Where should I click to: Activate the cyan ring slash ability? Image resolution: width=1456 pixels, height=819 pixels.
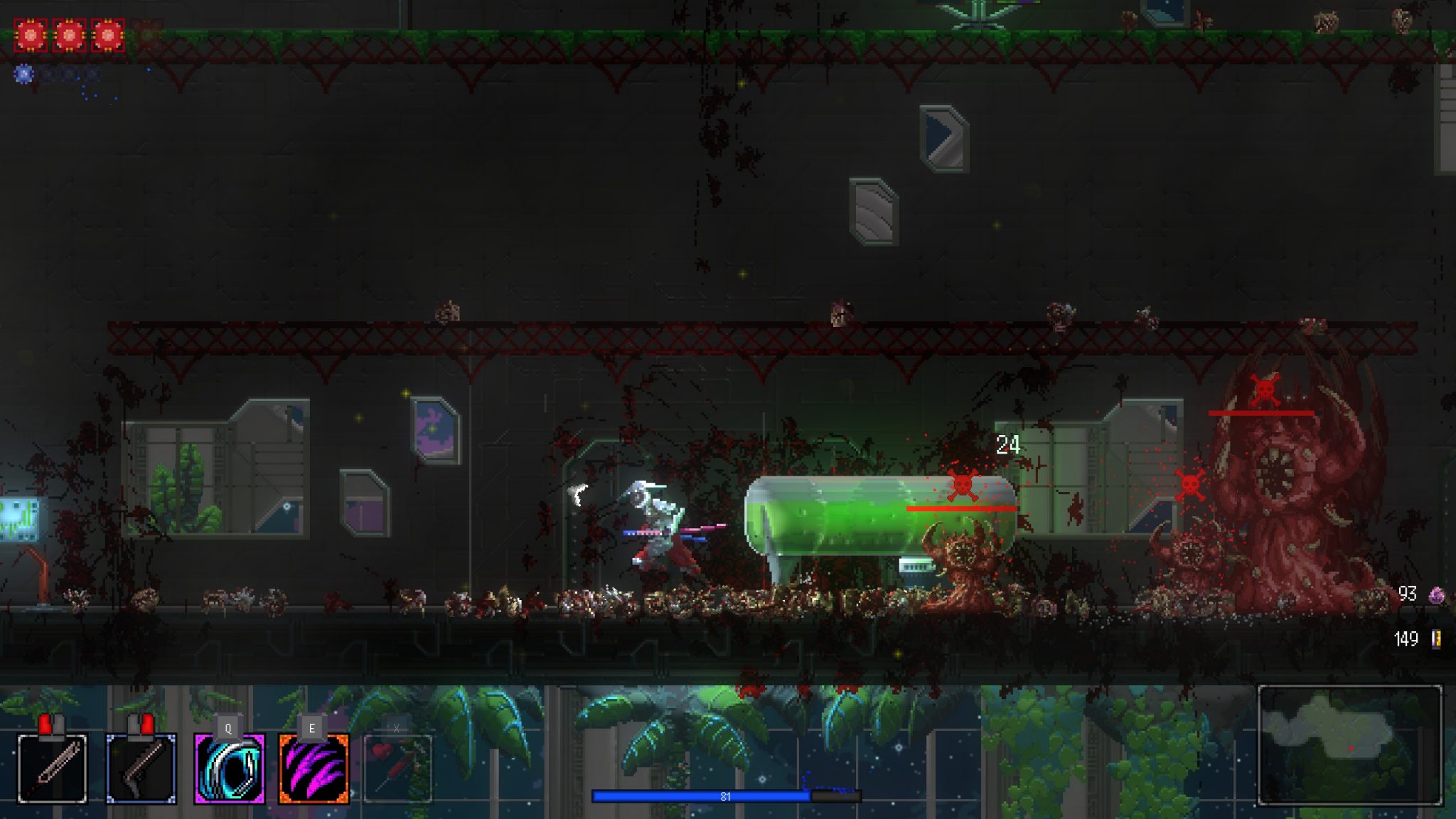229,769
